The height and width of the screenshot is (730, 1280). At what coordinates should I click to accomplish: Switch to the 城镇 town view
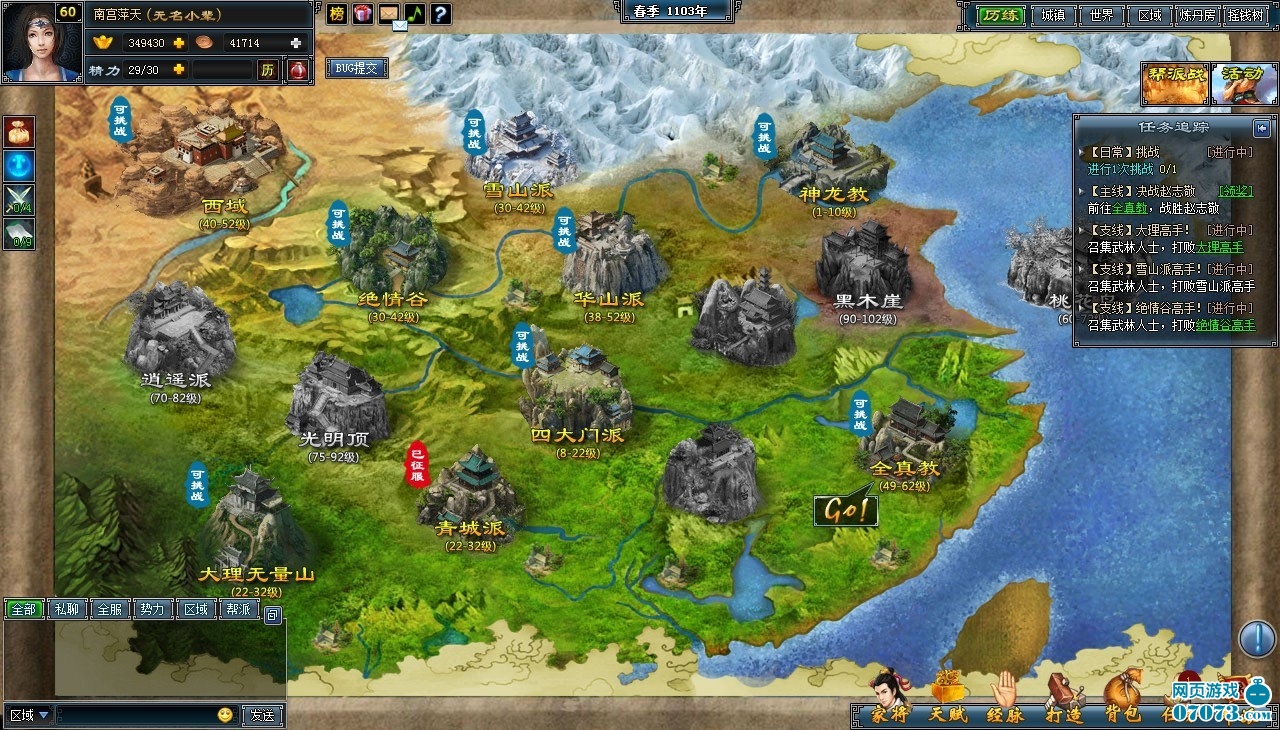click(1052, 15)
